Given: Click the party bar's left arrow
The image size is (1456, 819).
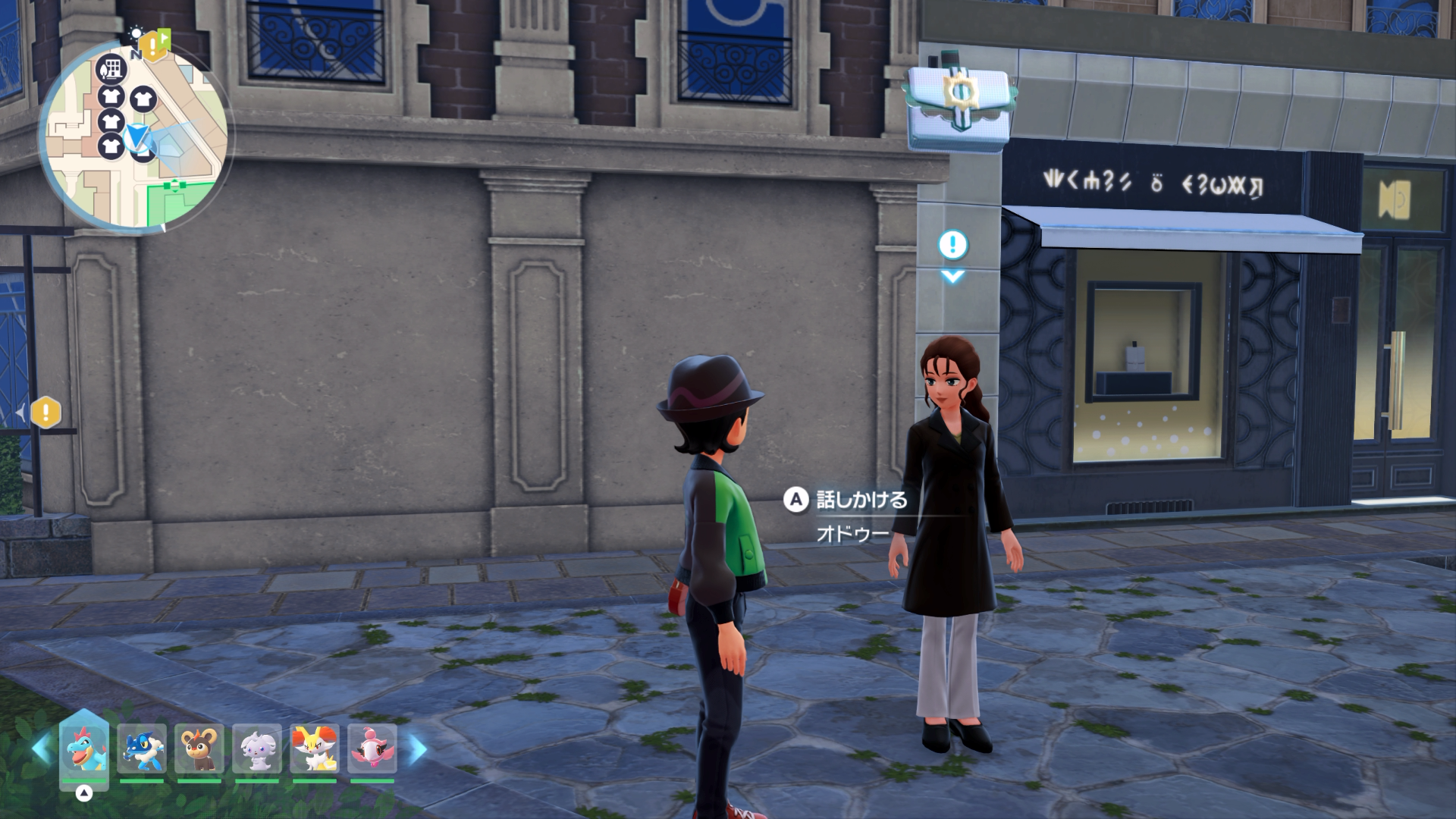Looking at the screenshot, I should pyautogui.click(x=41, y=749).
